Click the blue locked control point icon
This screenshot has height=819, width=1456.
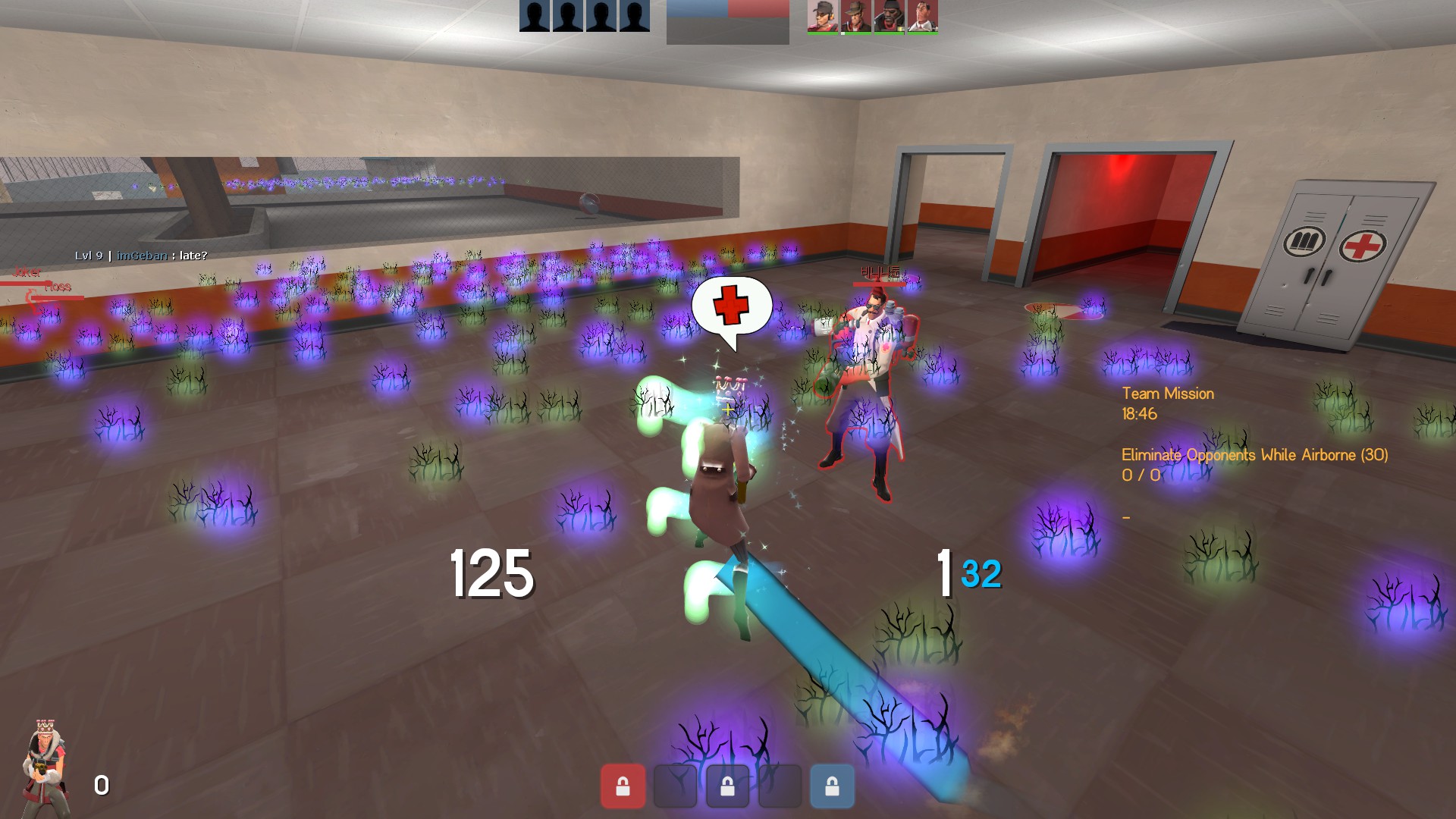[832, 786]
